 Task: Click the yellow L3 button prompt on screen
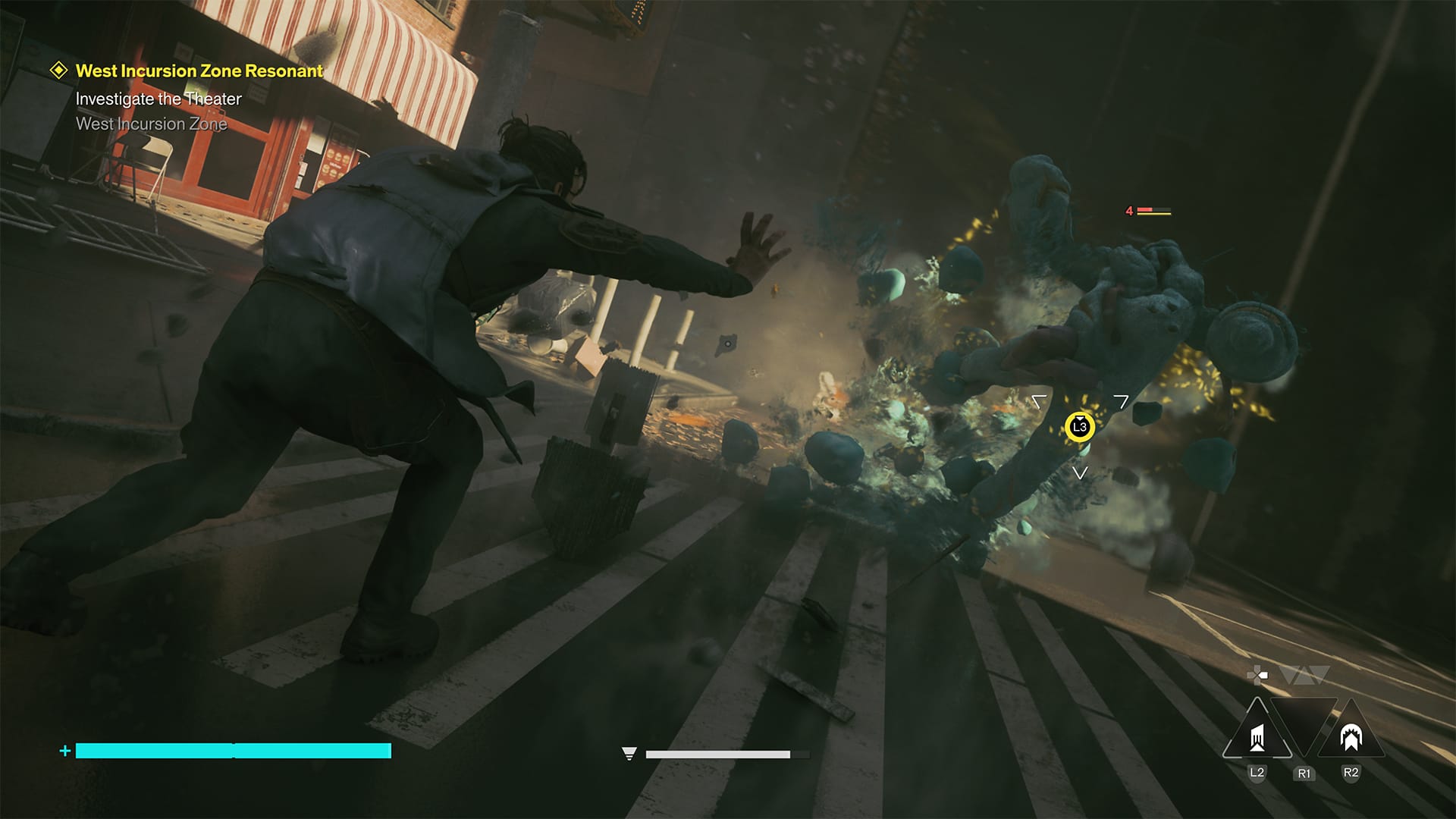pos(1080,426)
